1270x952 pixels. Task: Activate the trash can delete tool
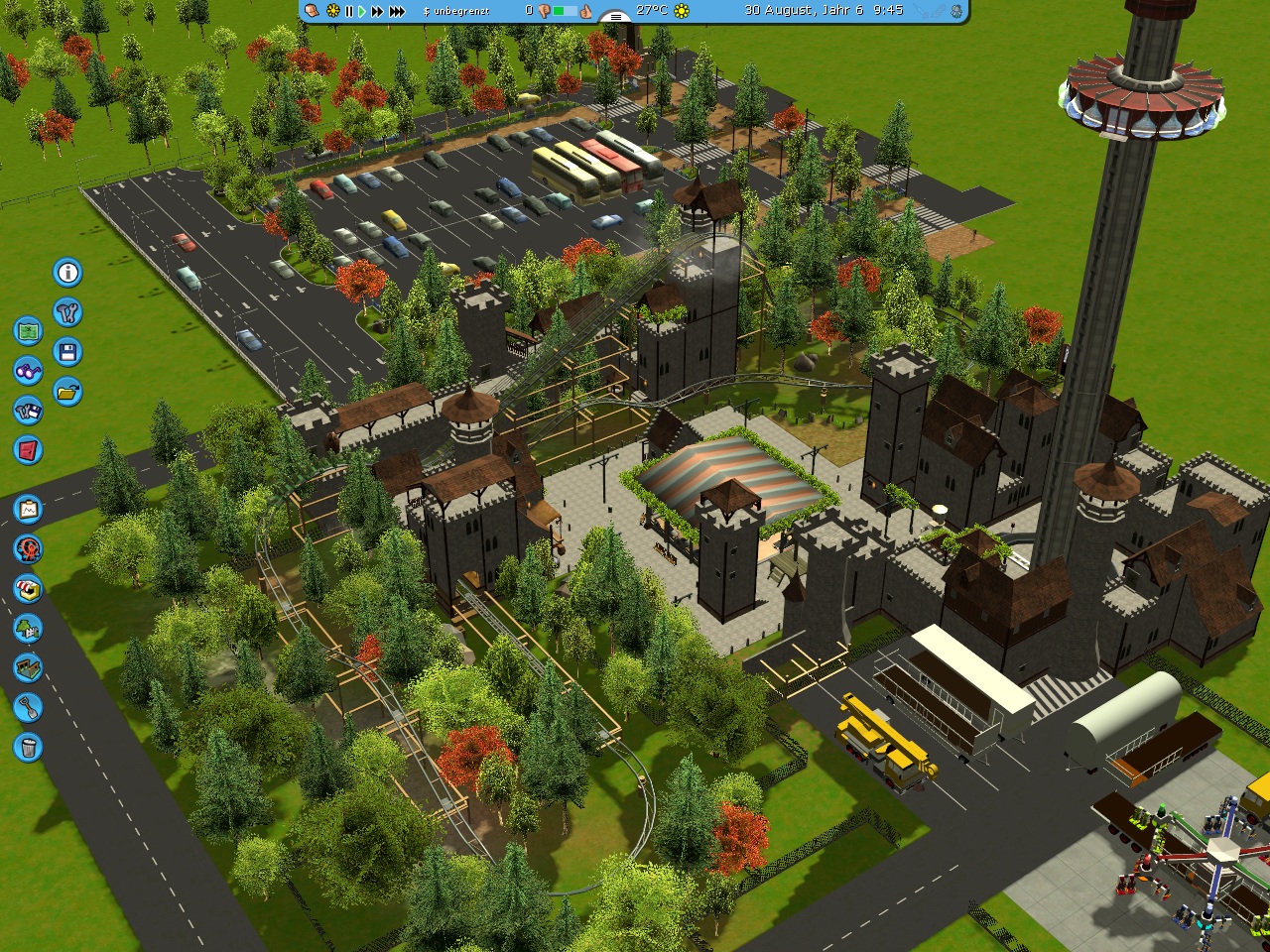click(x=28, y=748)
